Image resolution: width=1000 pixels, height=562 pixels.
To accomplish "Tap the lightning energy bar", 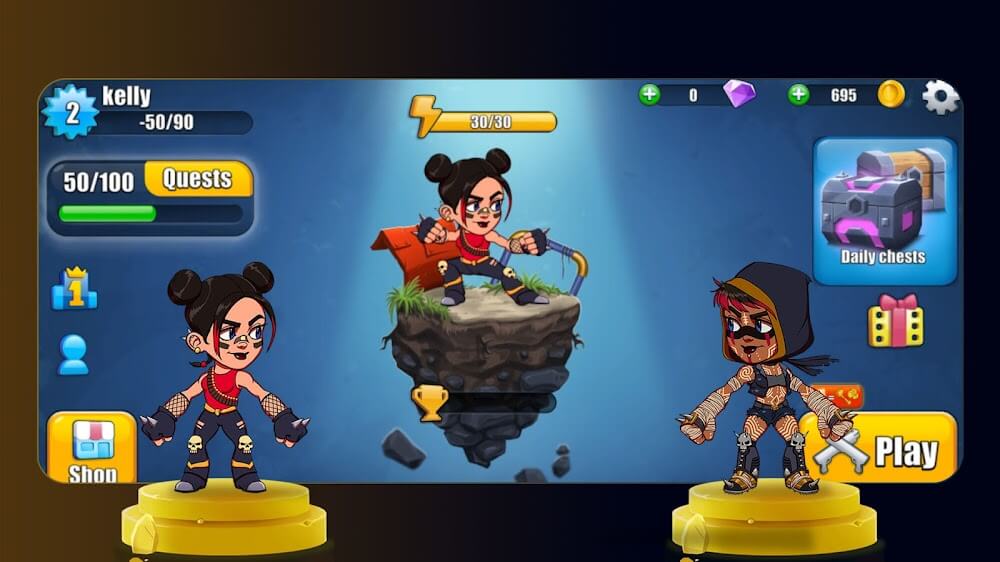I will pos(484,121).
